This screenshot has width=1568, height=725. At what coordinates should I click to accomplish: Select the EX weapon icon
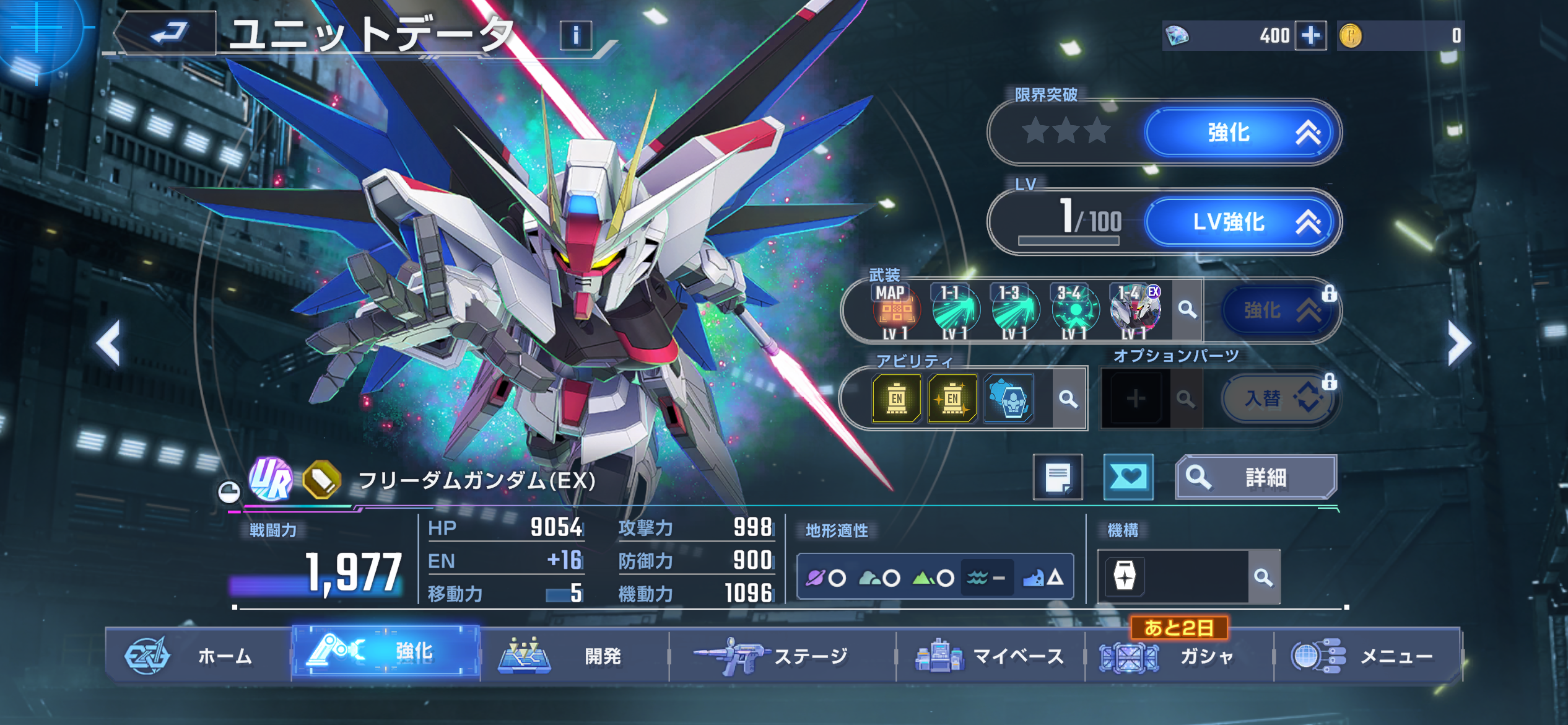pos(1135,310)
